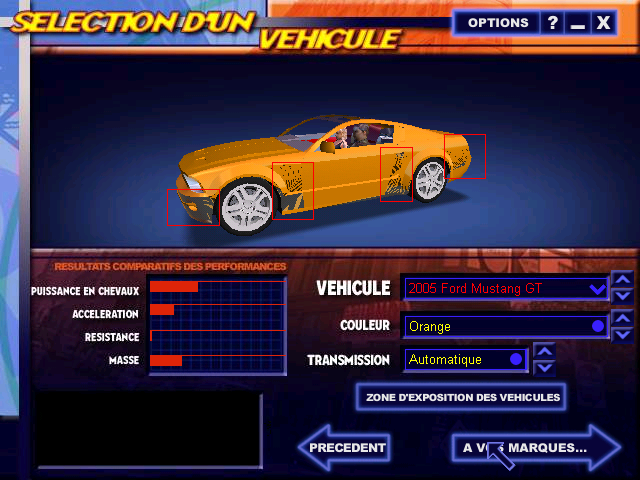This screenshot has height=480, width=640.
Task: Open the Couleur field showing Orange
Action: [x=505, y=326]
